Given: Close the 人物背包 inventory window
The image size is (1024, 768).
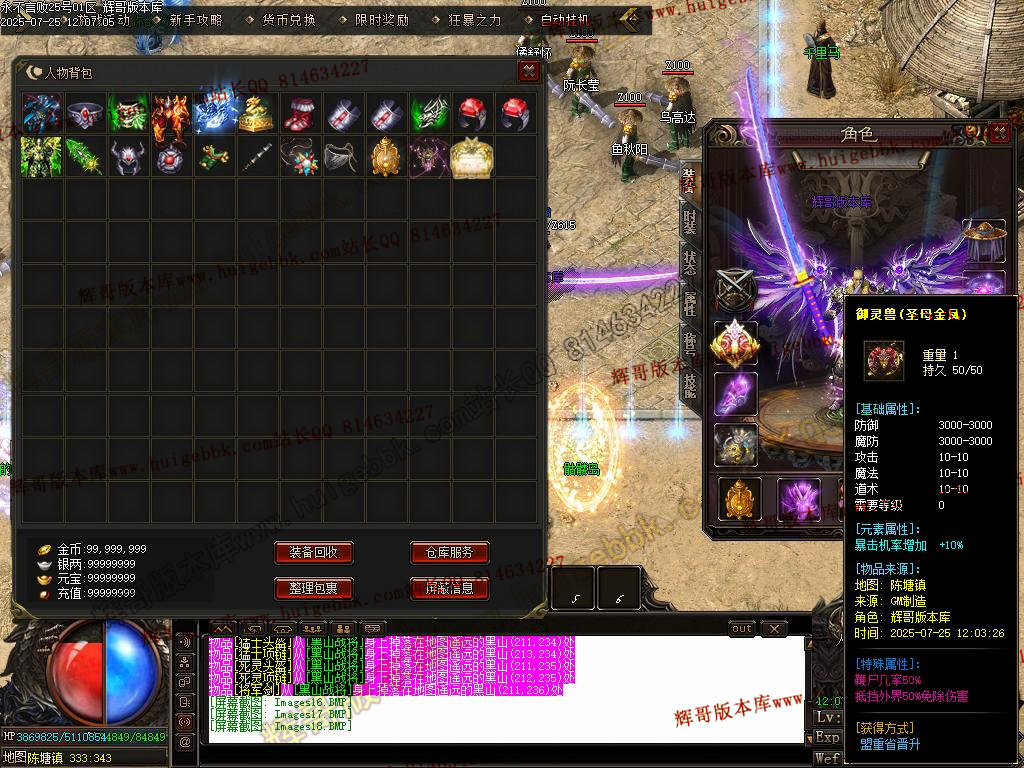Looking at the screenshot, I should (529, 71).
